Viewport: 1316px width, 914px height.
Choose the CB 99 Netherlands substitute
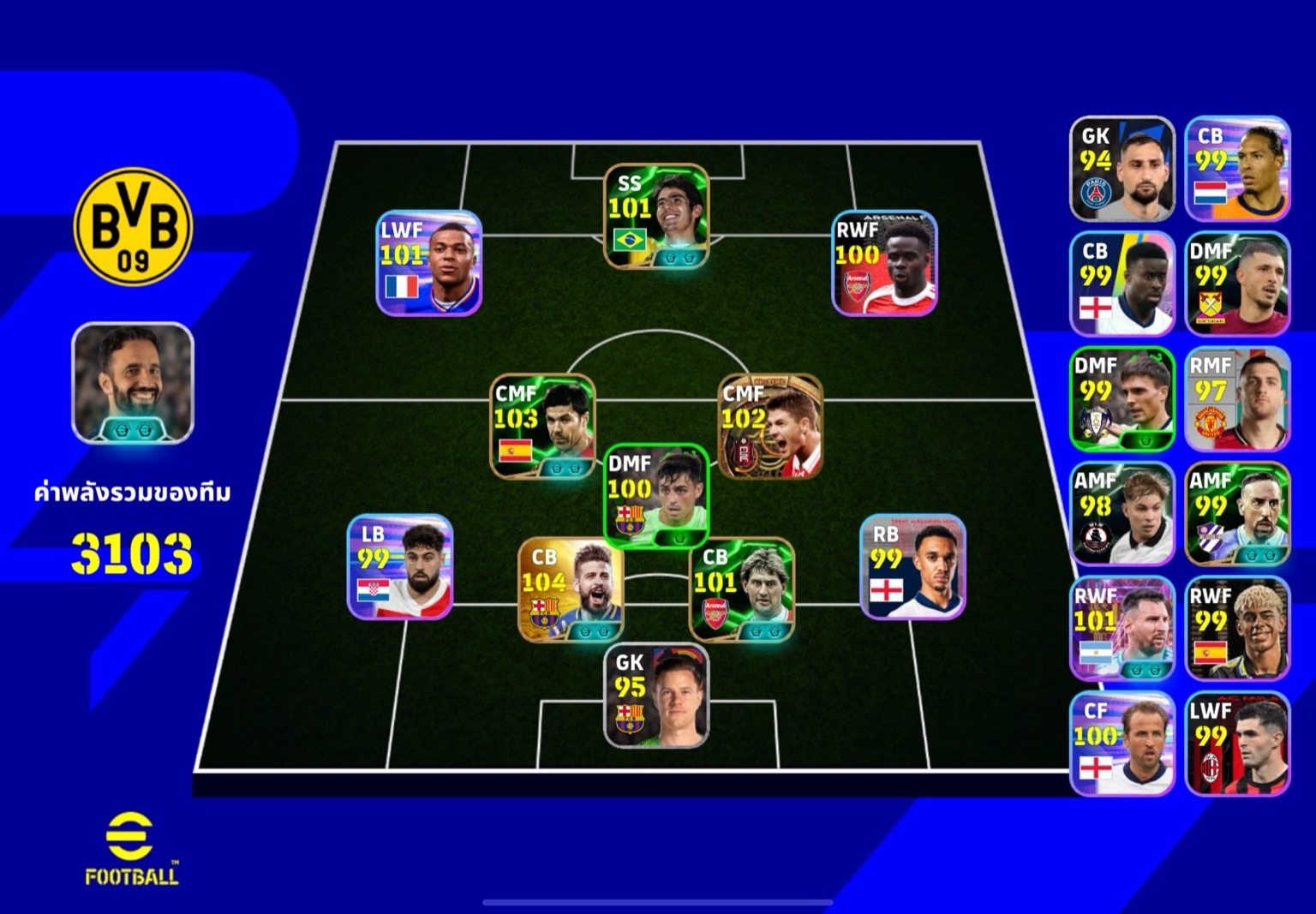click(1237, 169)
